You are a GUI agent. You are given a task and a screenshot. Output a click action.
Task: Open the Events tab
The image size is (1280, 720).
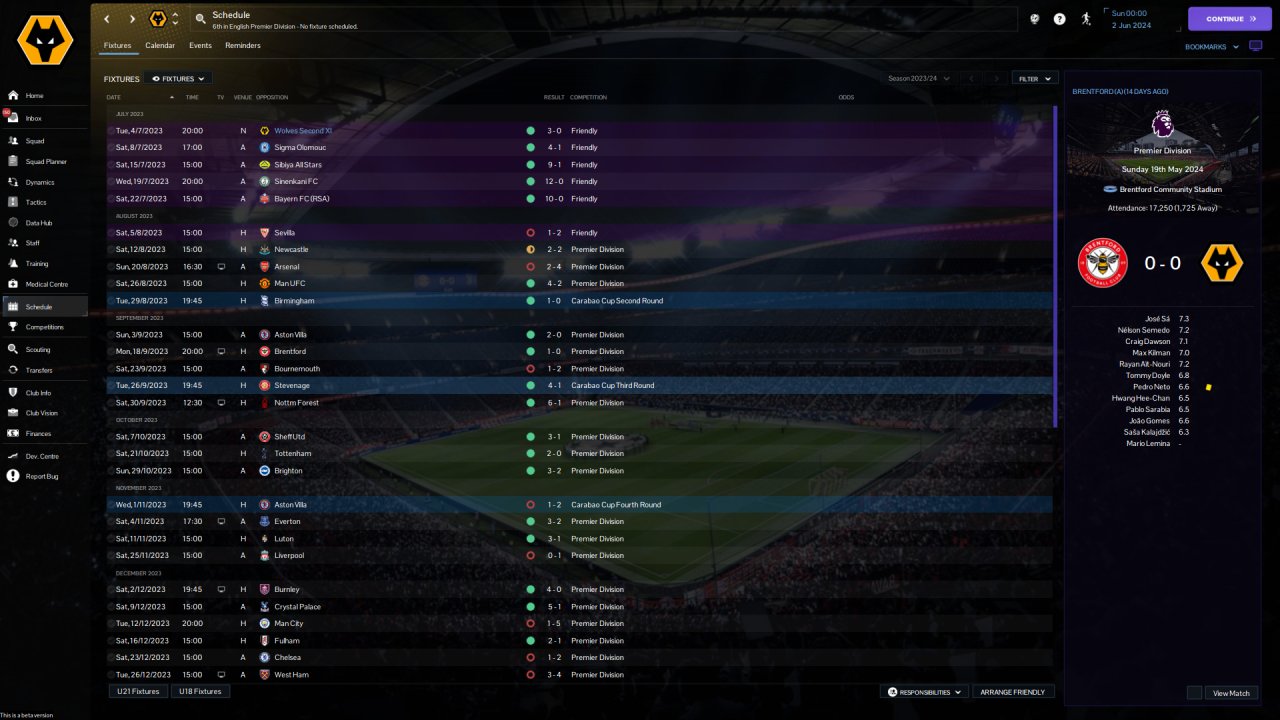point(200,46)
